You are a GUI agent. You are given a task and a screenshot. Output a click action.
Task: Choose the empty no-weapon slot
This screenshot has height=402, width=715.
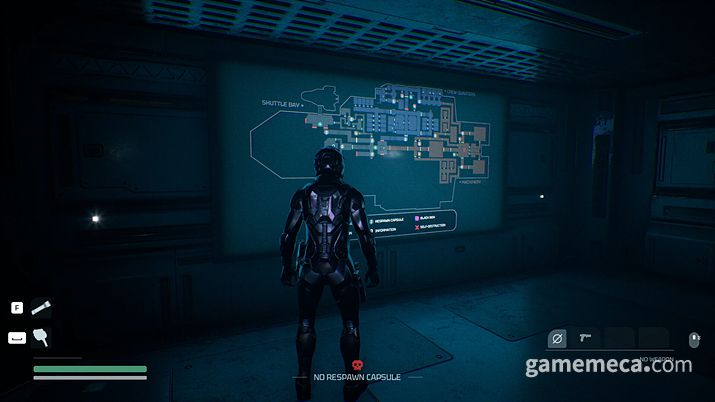(x=558, y=339)
